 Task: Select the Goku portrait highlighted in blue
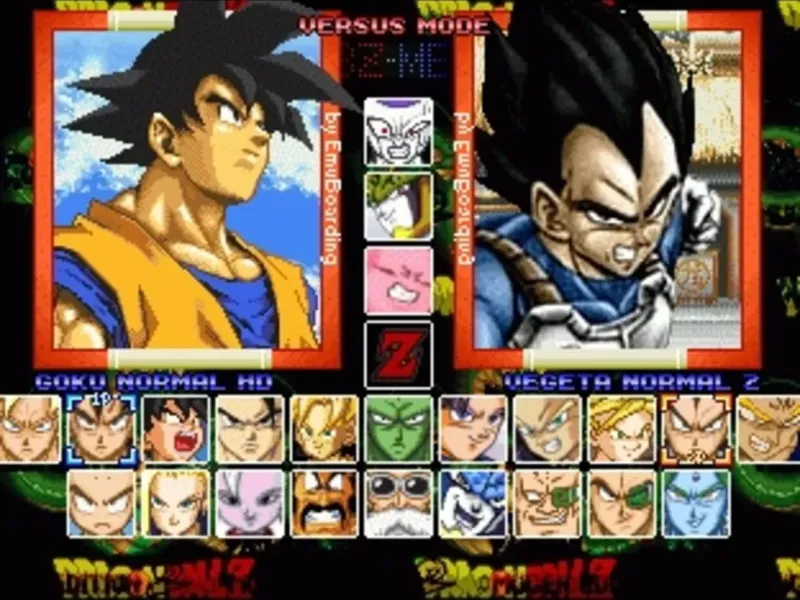coord(102,429)
